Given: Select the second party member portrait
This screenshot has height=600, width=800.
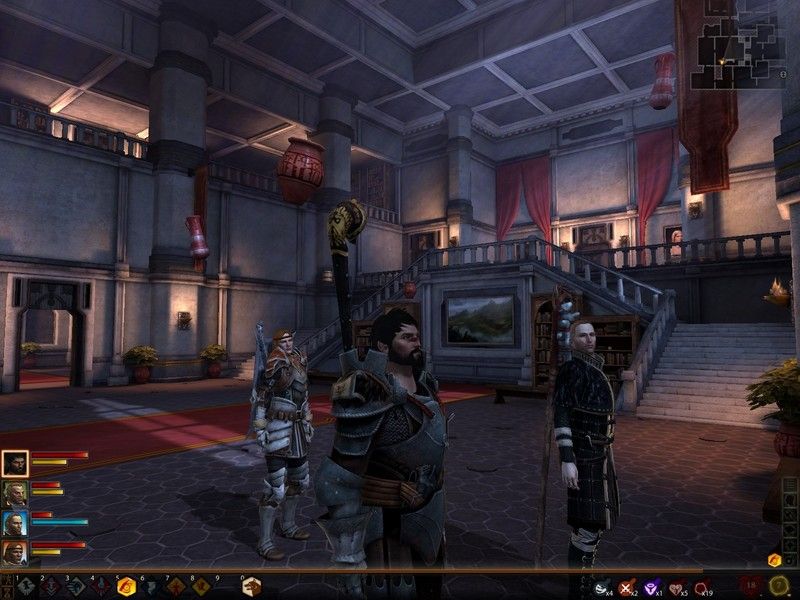Looking at the screenshot, I should [15, 493].
